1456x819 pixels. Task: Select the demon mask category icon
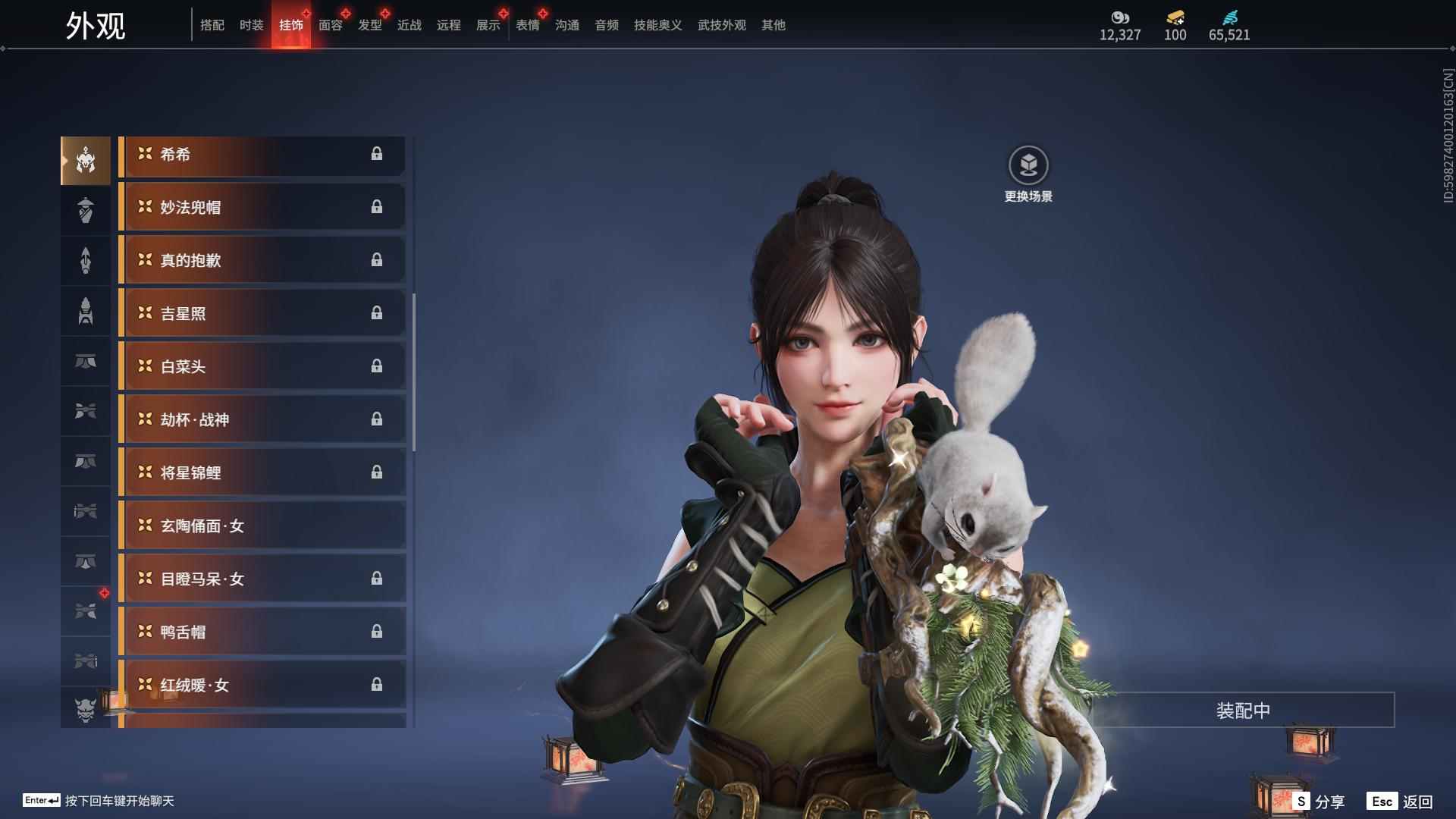click(86, 709)
